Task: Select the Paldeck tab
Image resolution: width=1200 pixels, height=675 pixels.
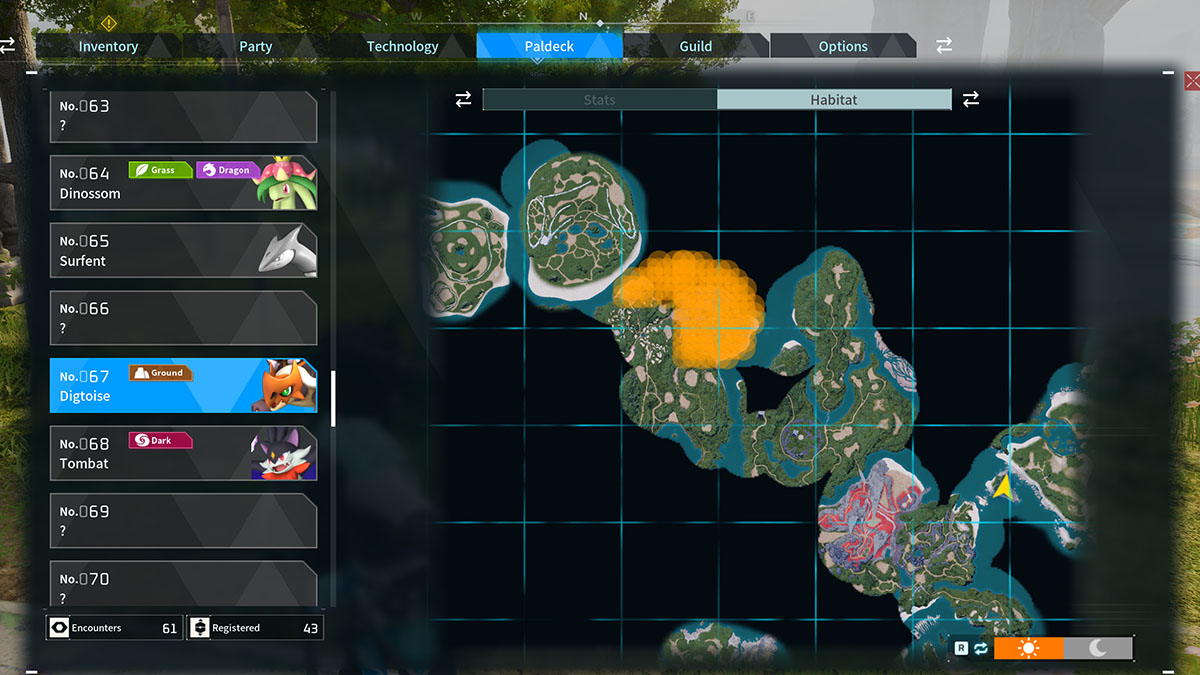Action: tap(549, 46)
